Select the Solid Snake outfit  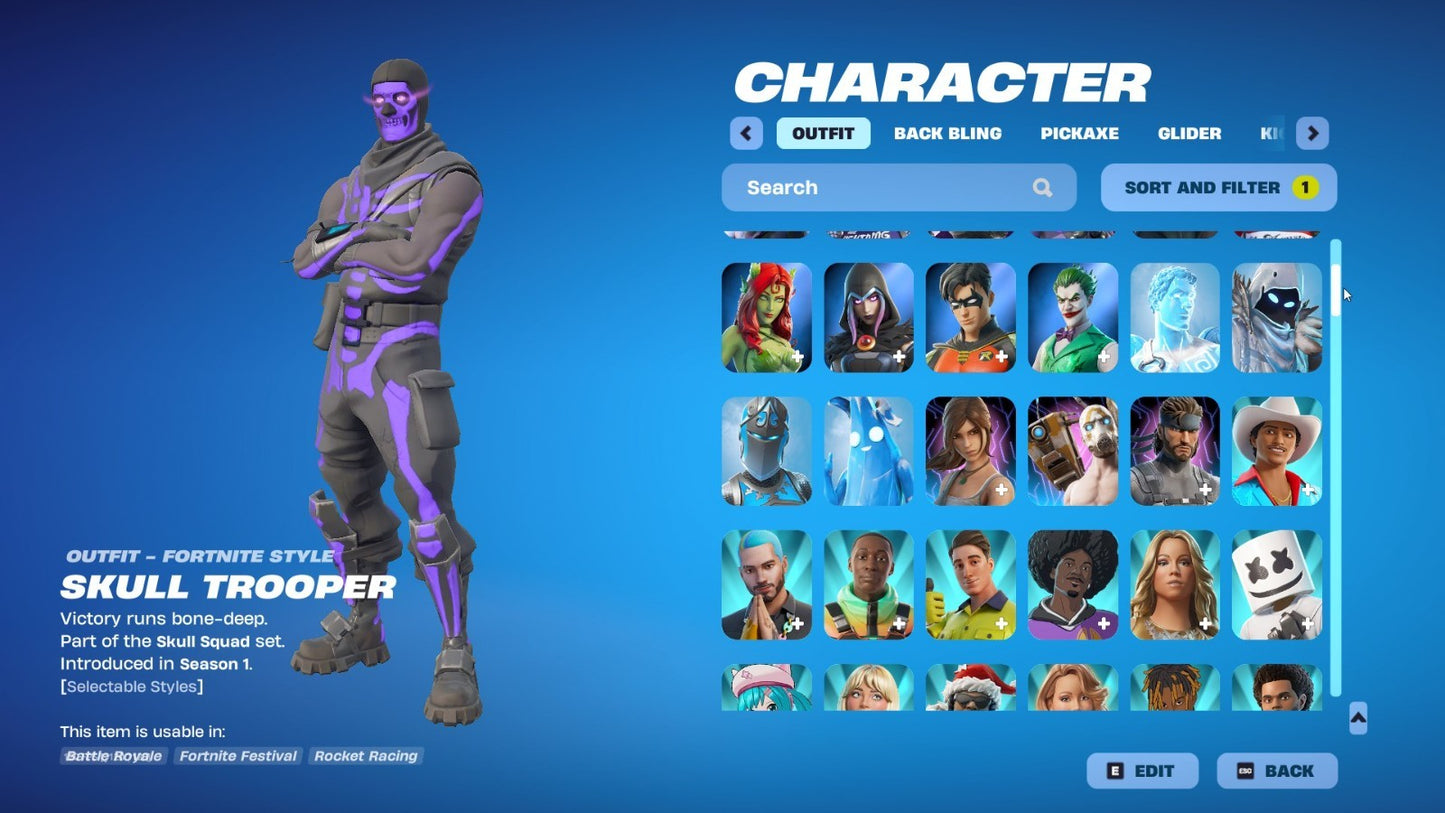click(x=1174, y=451)
